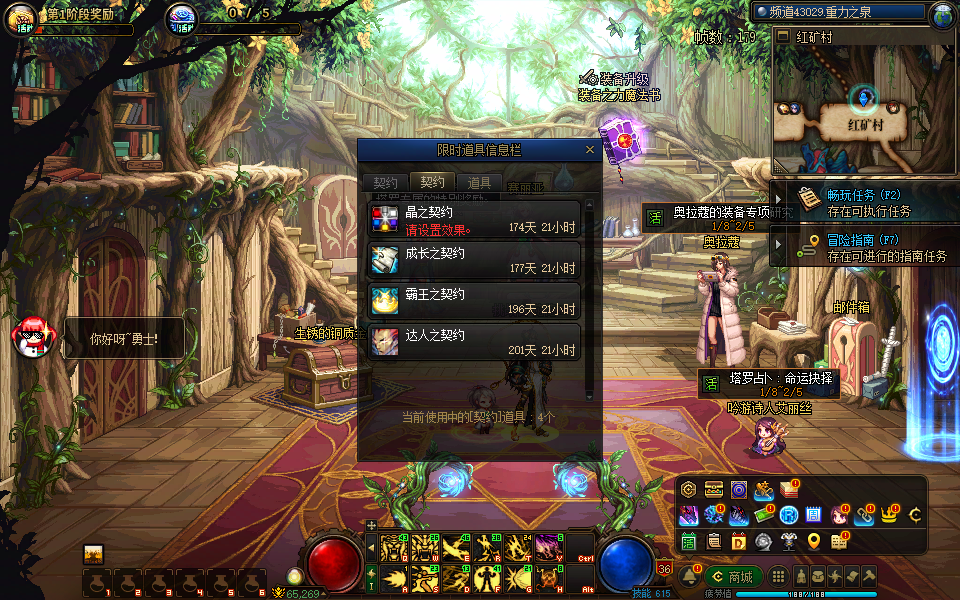Switch to the 道具 tab
Screen dimensions: 960x600
[479, 183]
